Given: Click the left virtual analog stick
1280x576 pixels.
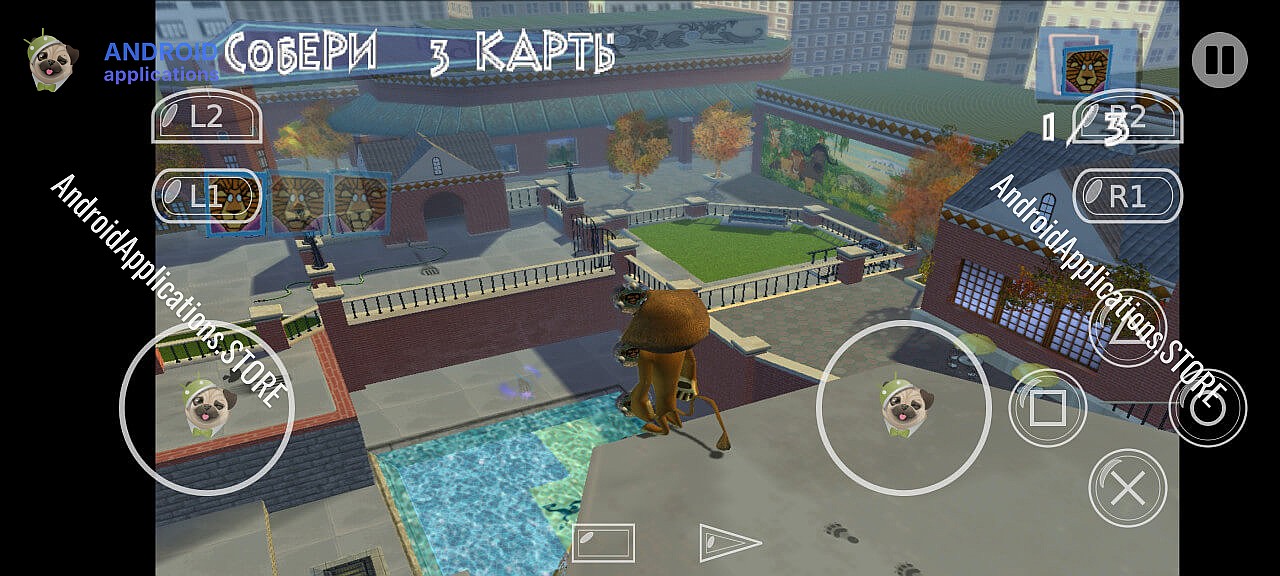Looking at the screenshot, I should [208, 407].
